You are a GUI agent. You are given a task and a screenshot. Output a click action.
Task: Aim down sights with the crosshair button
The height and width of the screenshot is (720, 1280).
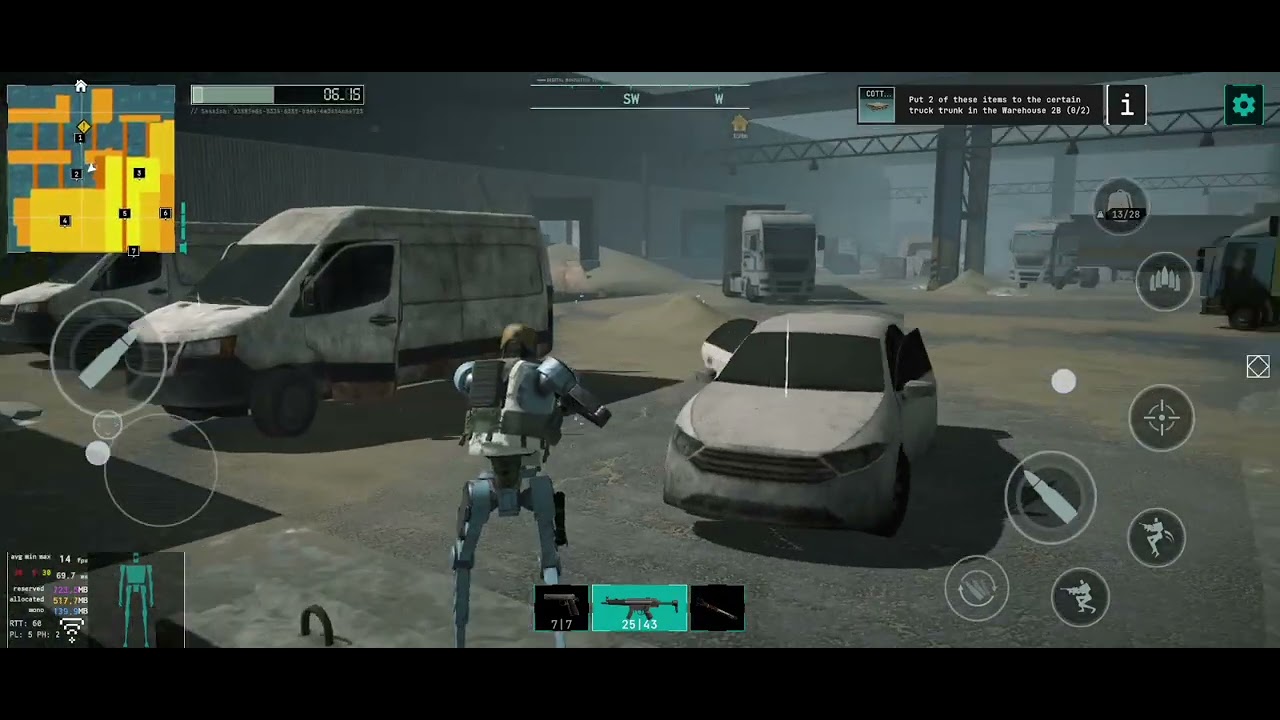[1161, 417]
